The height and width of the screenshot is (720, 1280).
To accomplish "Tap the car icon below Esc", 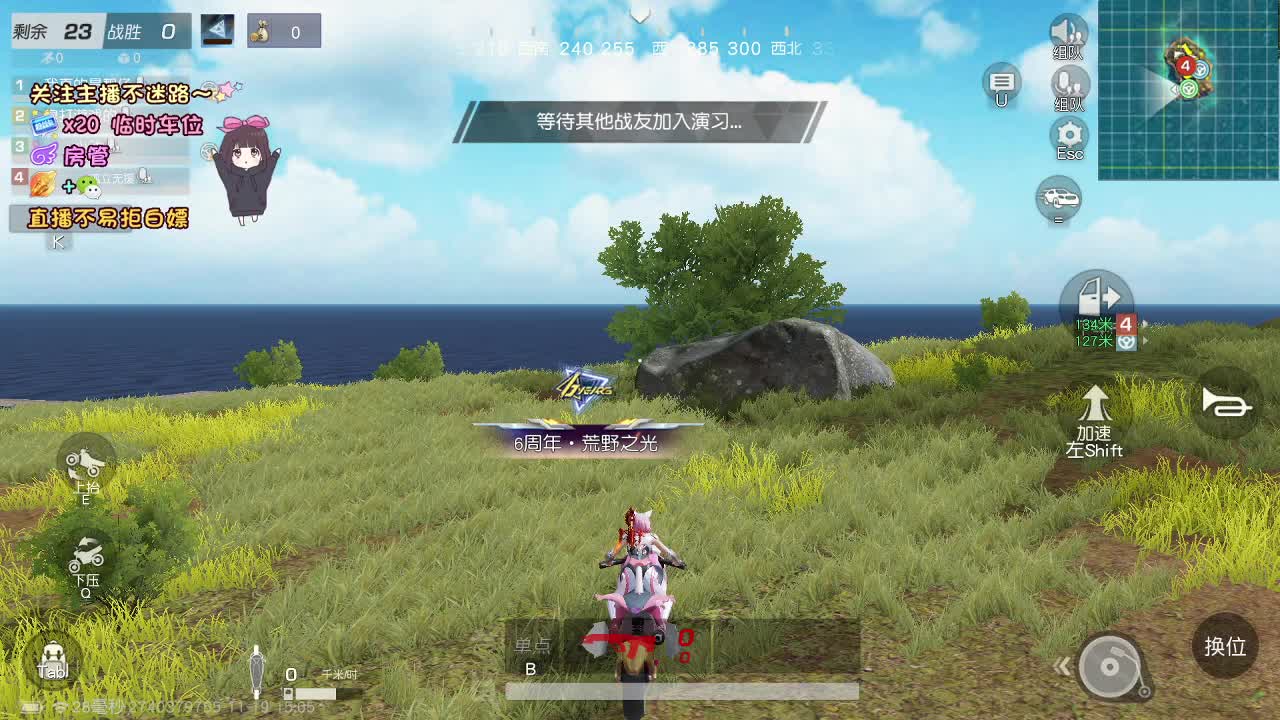I will coord(1060,198).
